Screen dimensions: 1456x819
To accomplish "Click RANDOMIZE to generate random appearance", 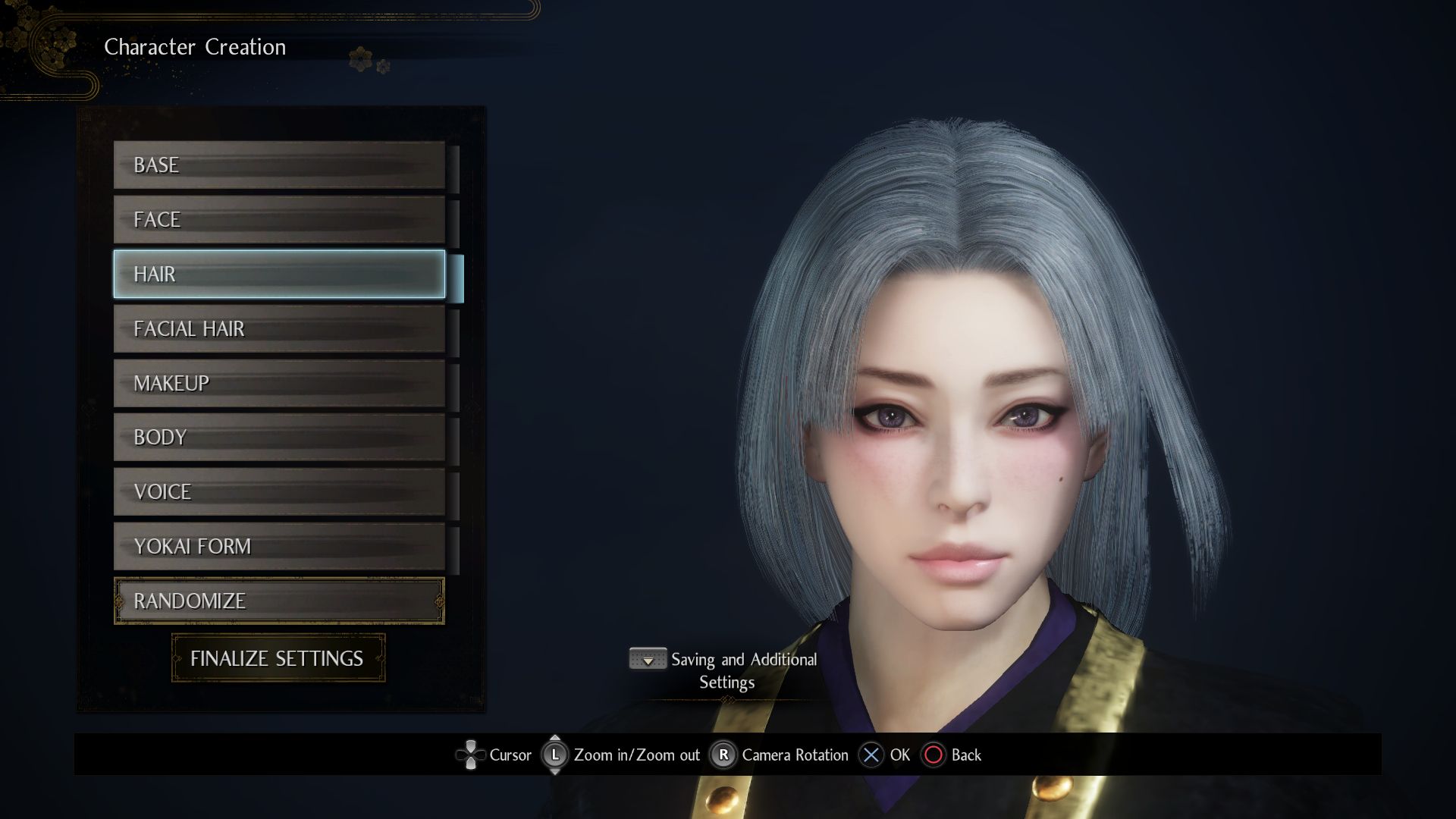I will (x=279, y=601).
